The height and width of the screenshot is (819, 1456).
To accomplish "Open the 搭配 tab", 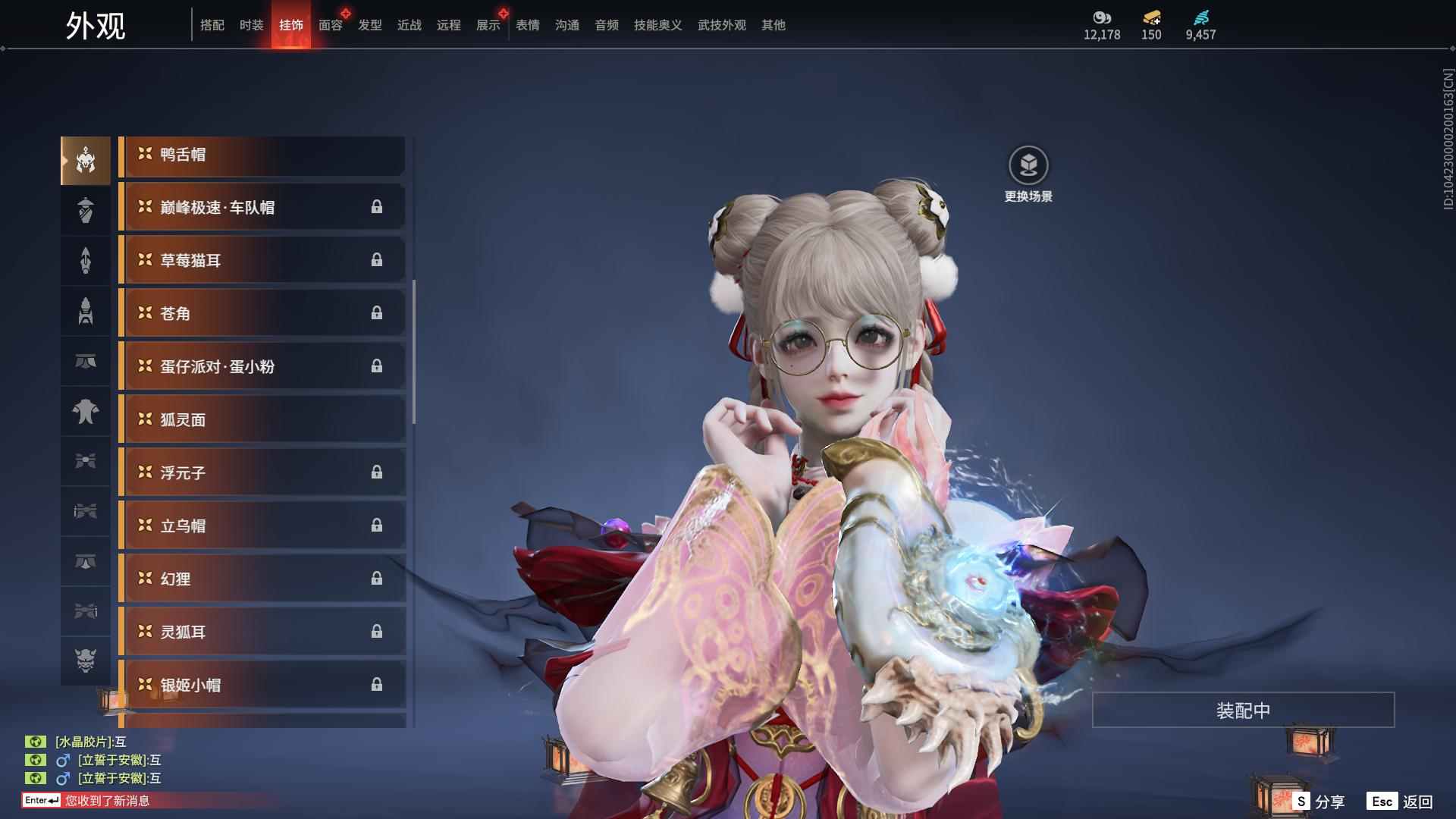I will (212, 25).
